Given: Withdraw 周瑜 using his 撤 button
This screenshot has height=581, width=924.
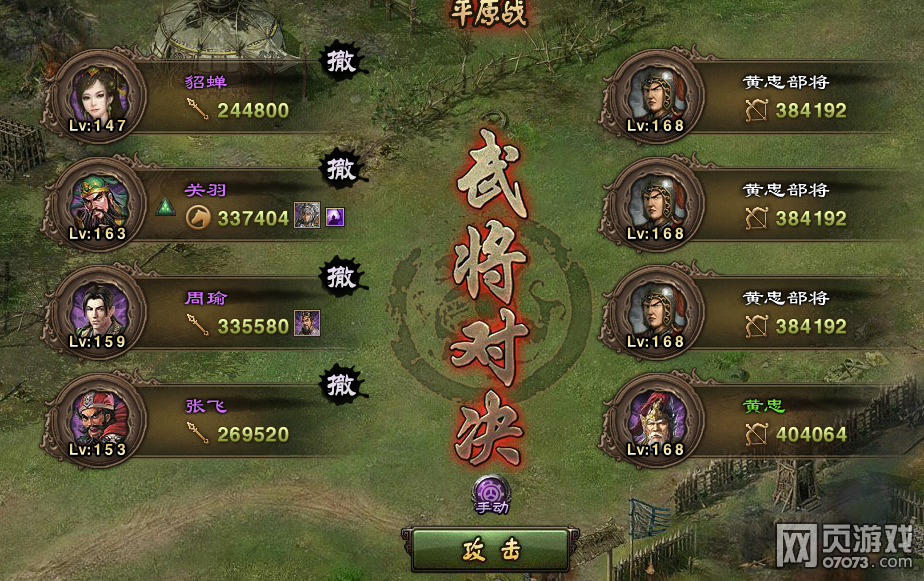Looking at the screenshot, I should click(x=341, y=276).
